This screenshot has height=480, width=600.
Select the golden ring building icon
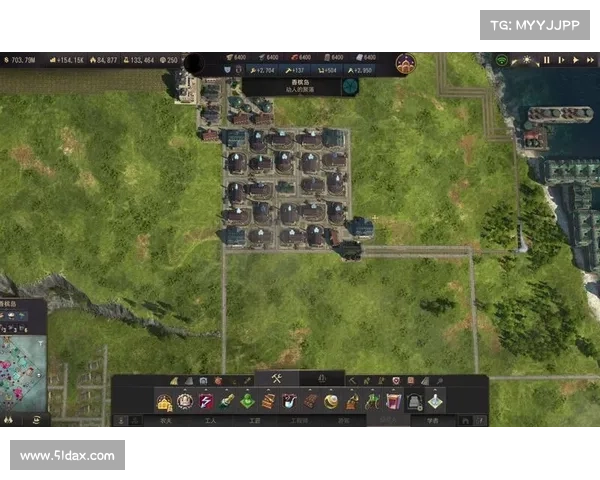(x=331, y=401)
